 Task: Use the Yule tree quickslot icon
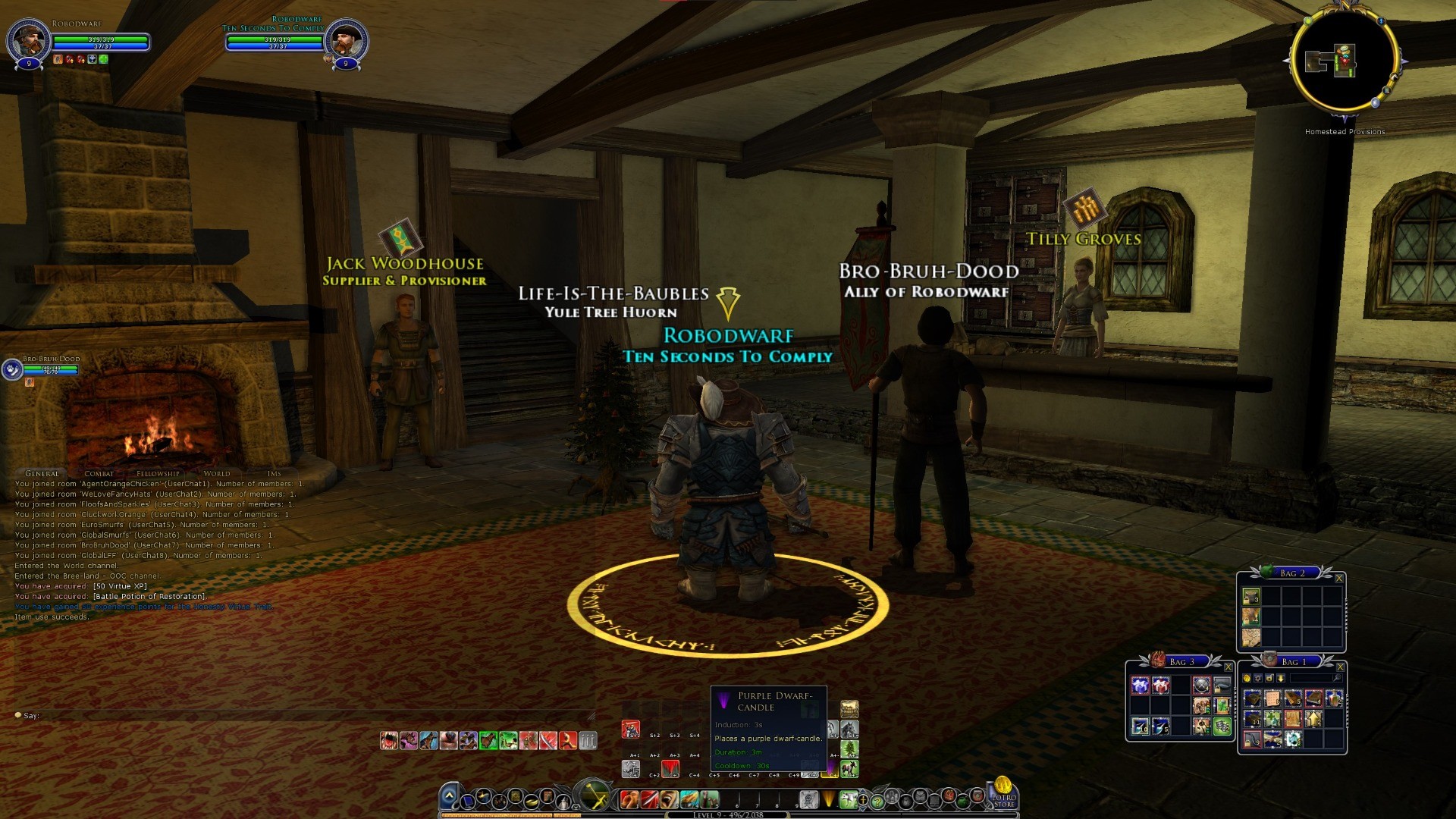click(x=850, y=749)
